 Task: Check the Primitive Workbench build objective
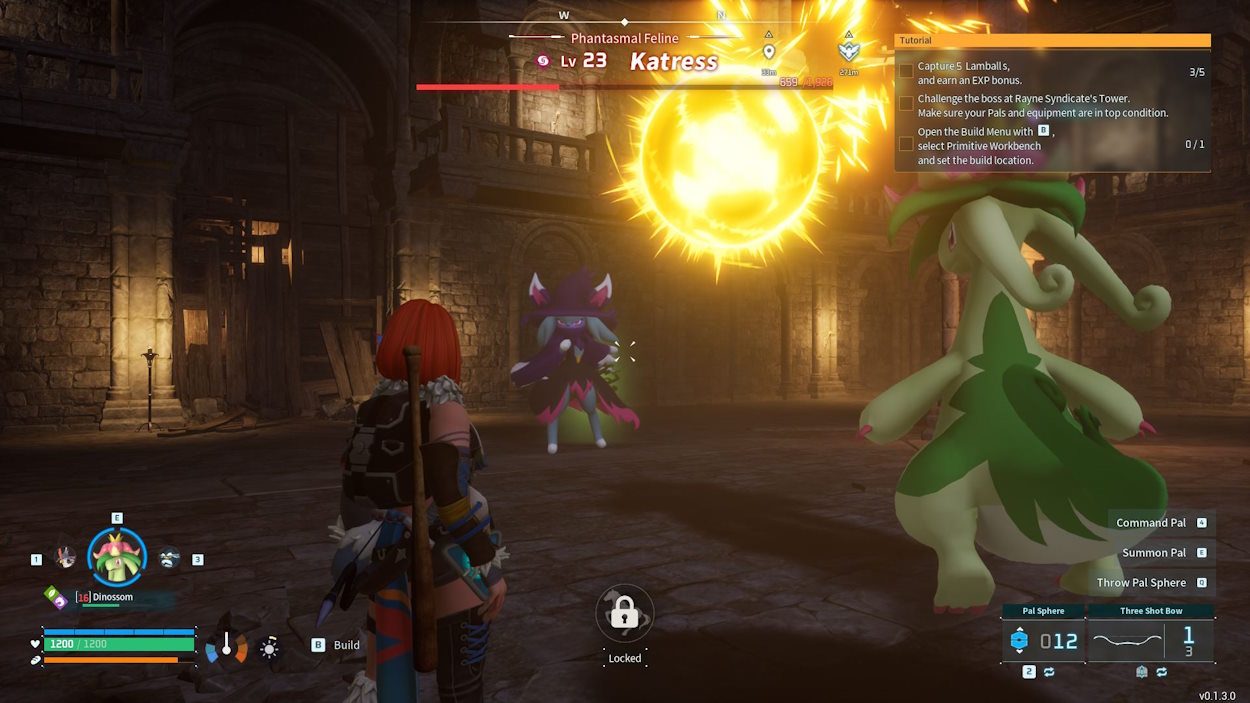point(906,144)
